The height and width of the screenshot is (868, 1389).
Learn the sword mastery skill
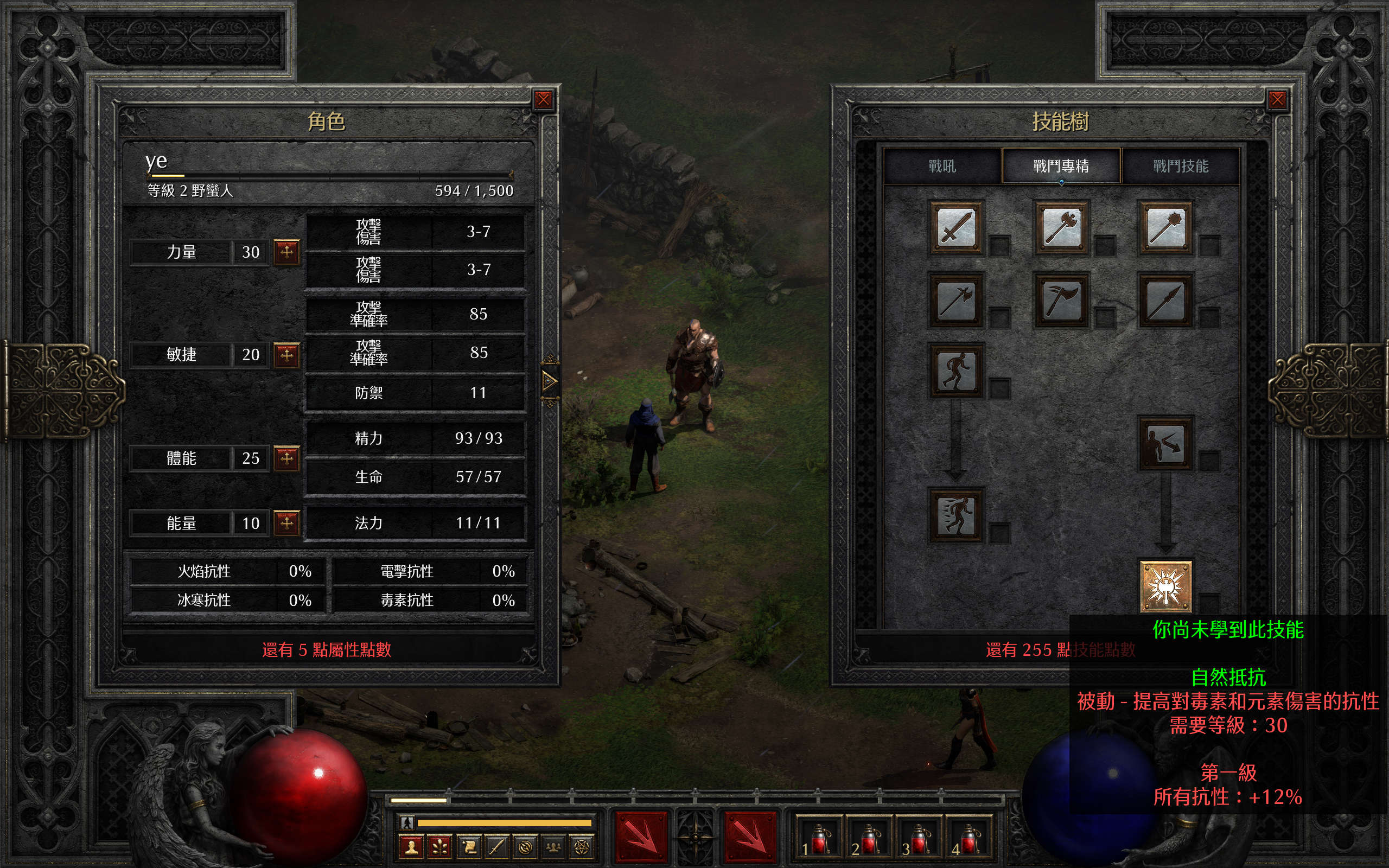[955, 228]
